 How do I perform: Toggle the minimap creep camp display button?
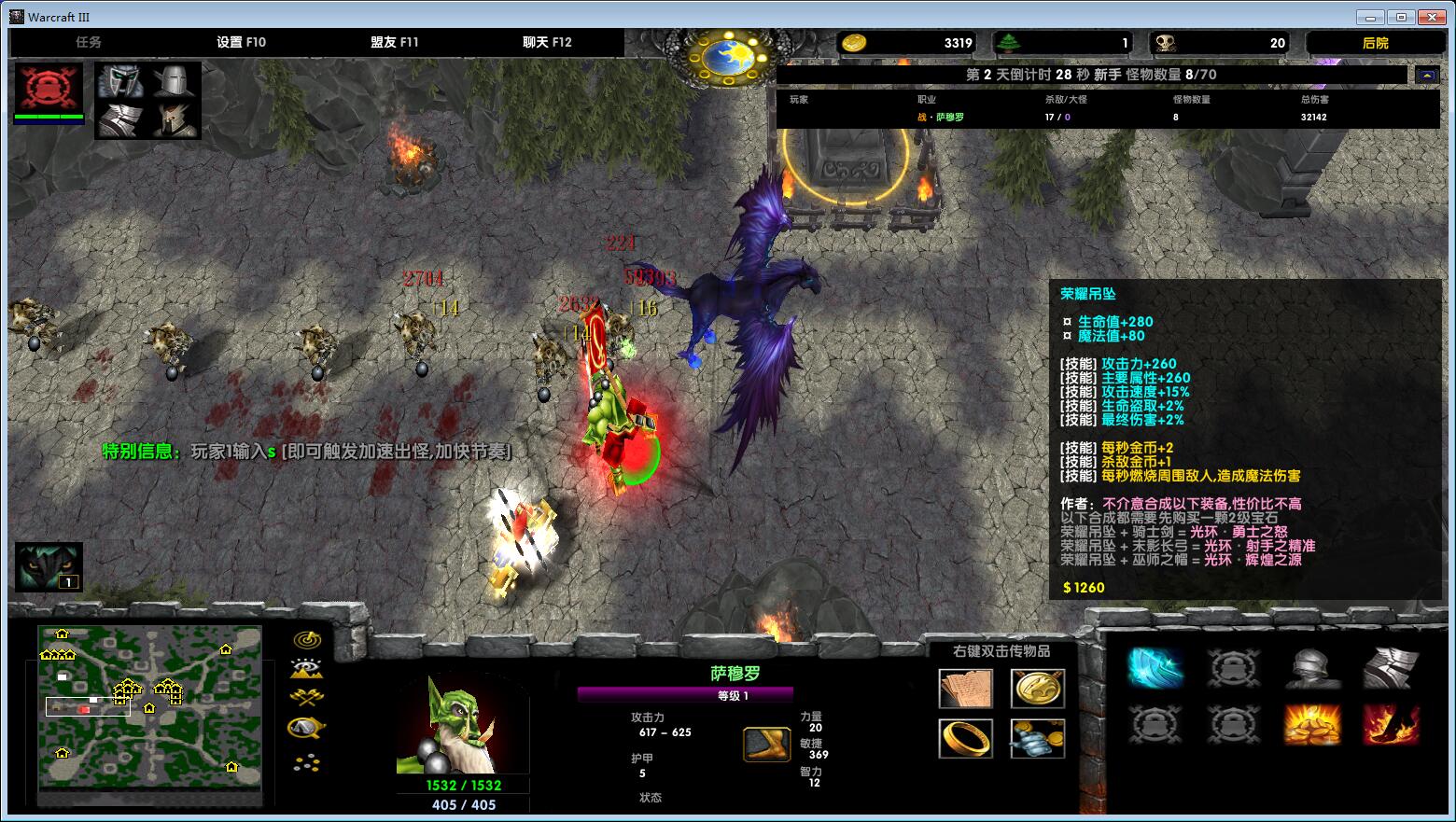click(x=307, y=728)
